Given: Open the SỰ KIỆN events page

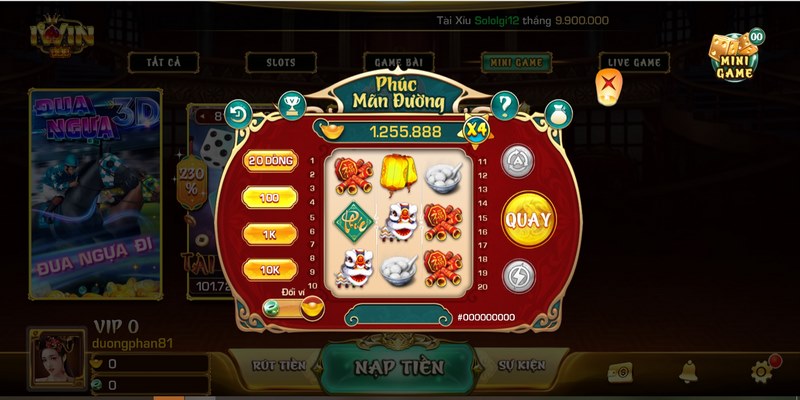Looking at the screenshot, I should click(520, 366).
